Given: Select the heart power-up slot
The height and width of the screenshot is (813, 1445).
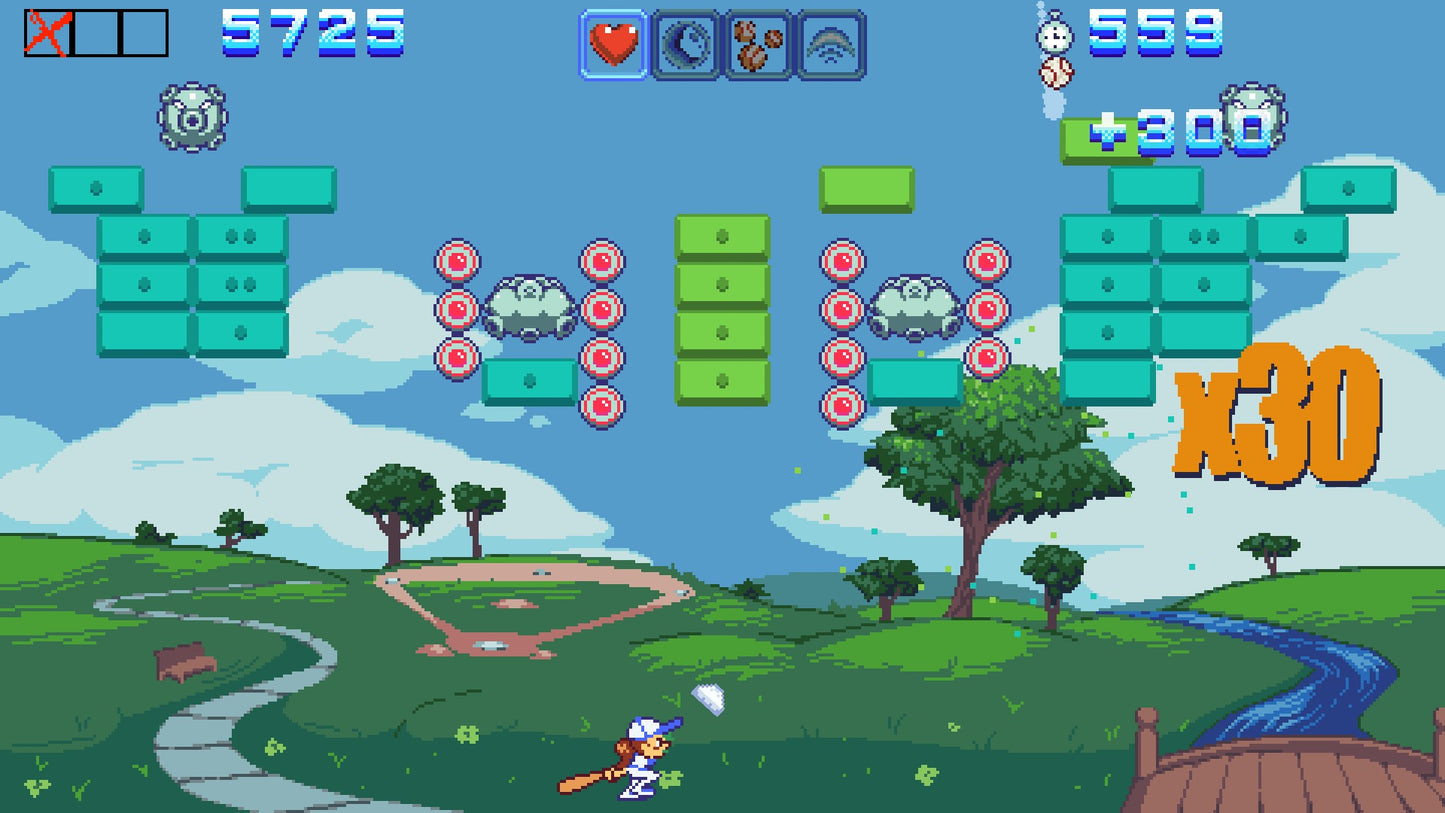Looking at the screenshot, I should (613, 42).
